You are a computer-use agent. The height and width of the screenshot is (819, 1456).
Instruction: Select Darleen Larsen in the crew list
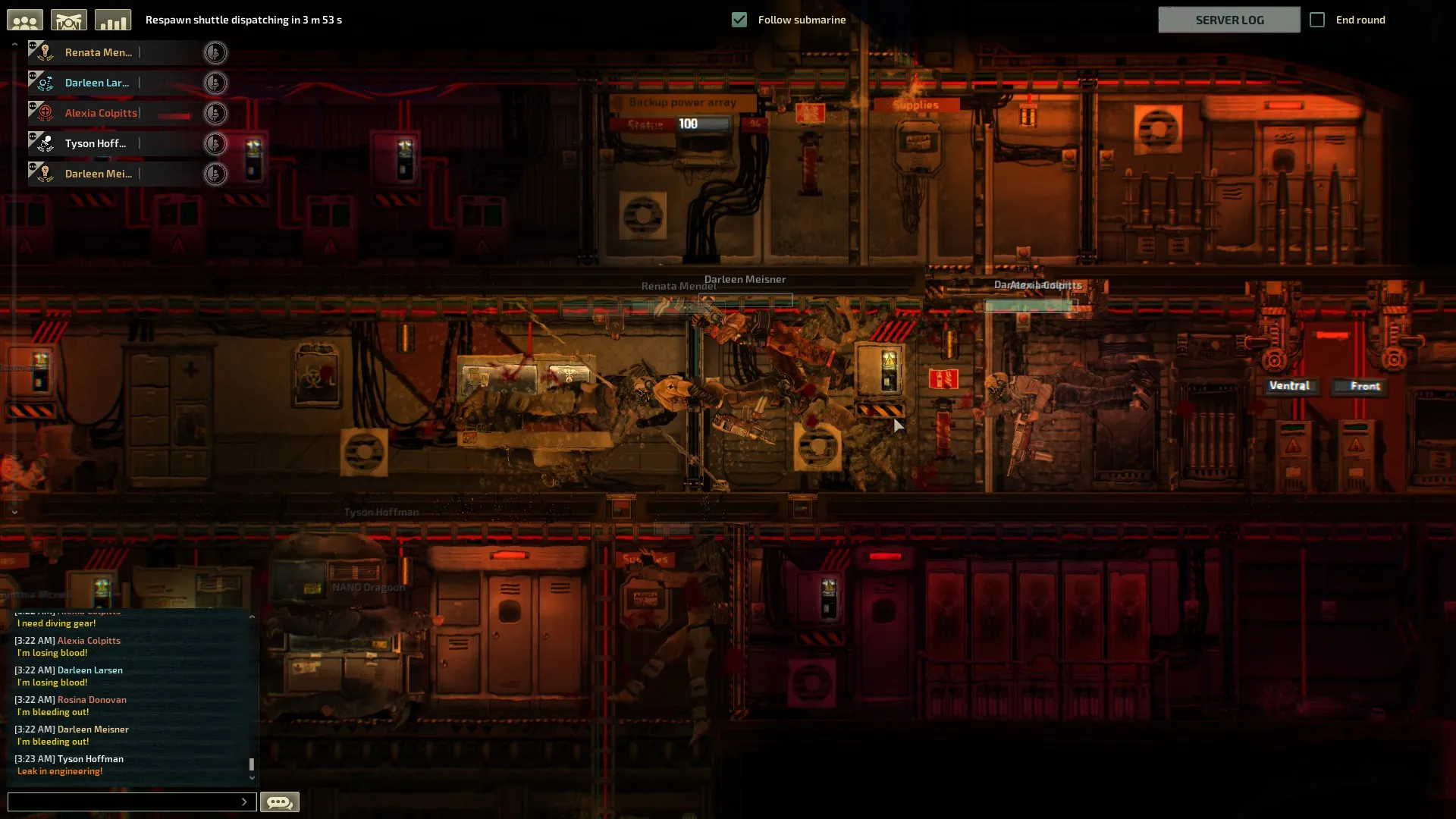[x=97, y=83]
